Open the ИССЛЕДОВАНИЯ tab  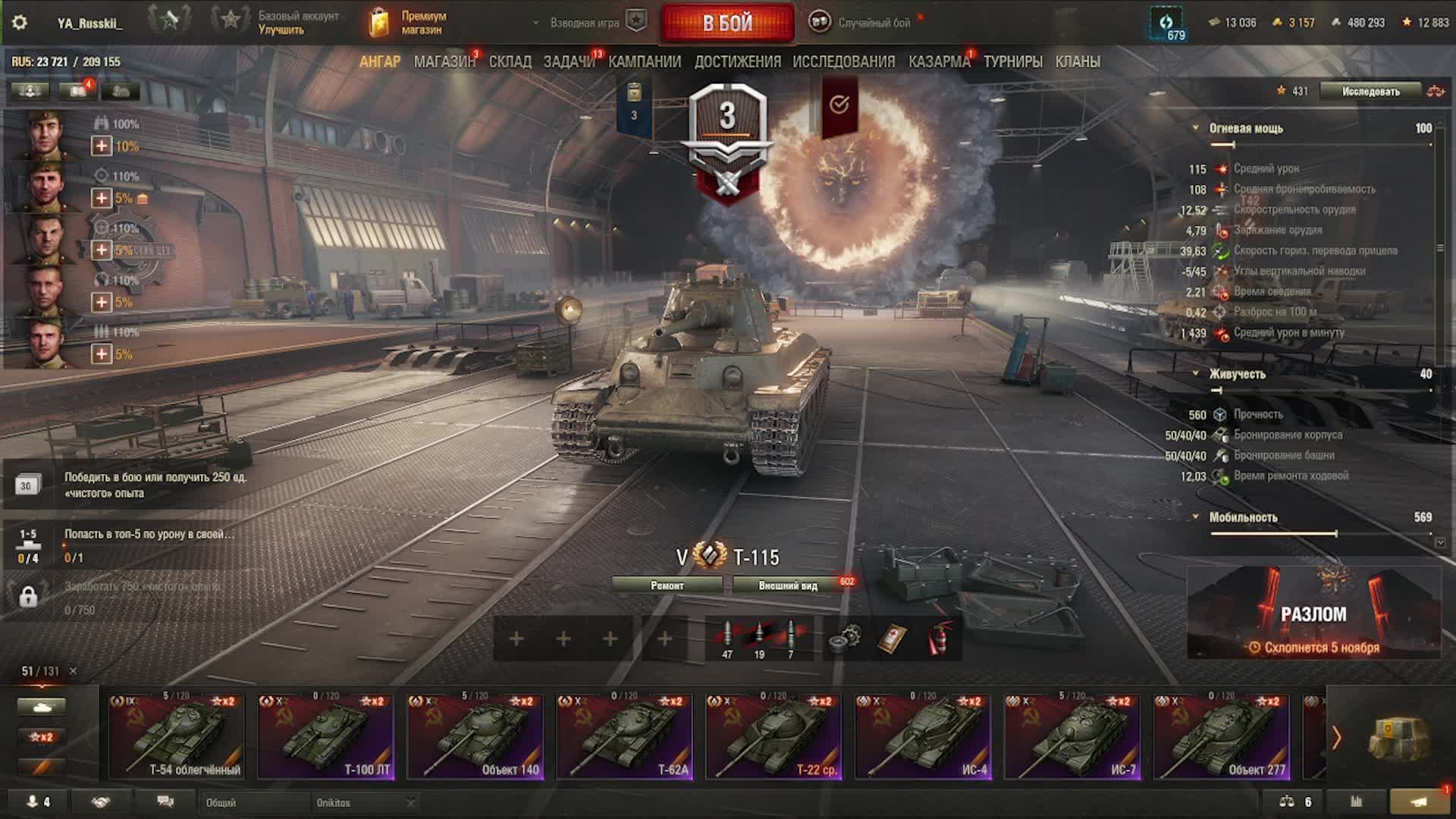843,61
